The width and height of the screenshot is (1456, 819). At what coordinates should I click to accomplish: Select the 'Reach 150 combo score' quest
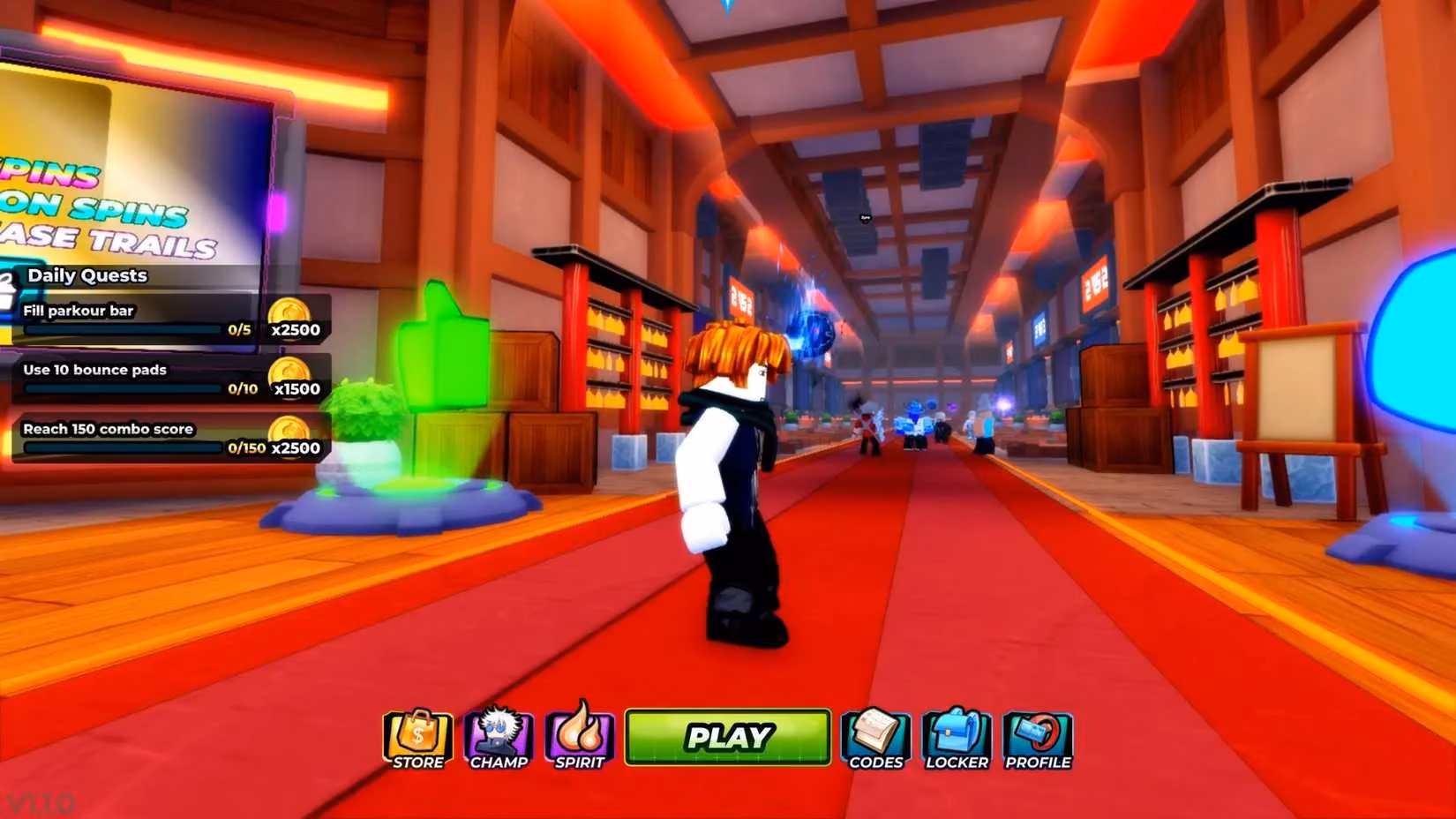tap(108, 429)
